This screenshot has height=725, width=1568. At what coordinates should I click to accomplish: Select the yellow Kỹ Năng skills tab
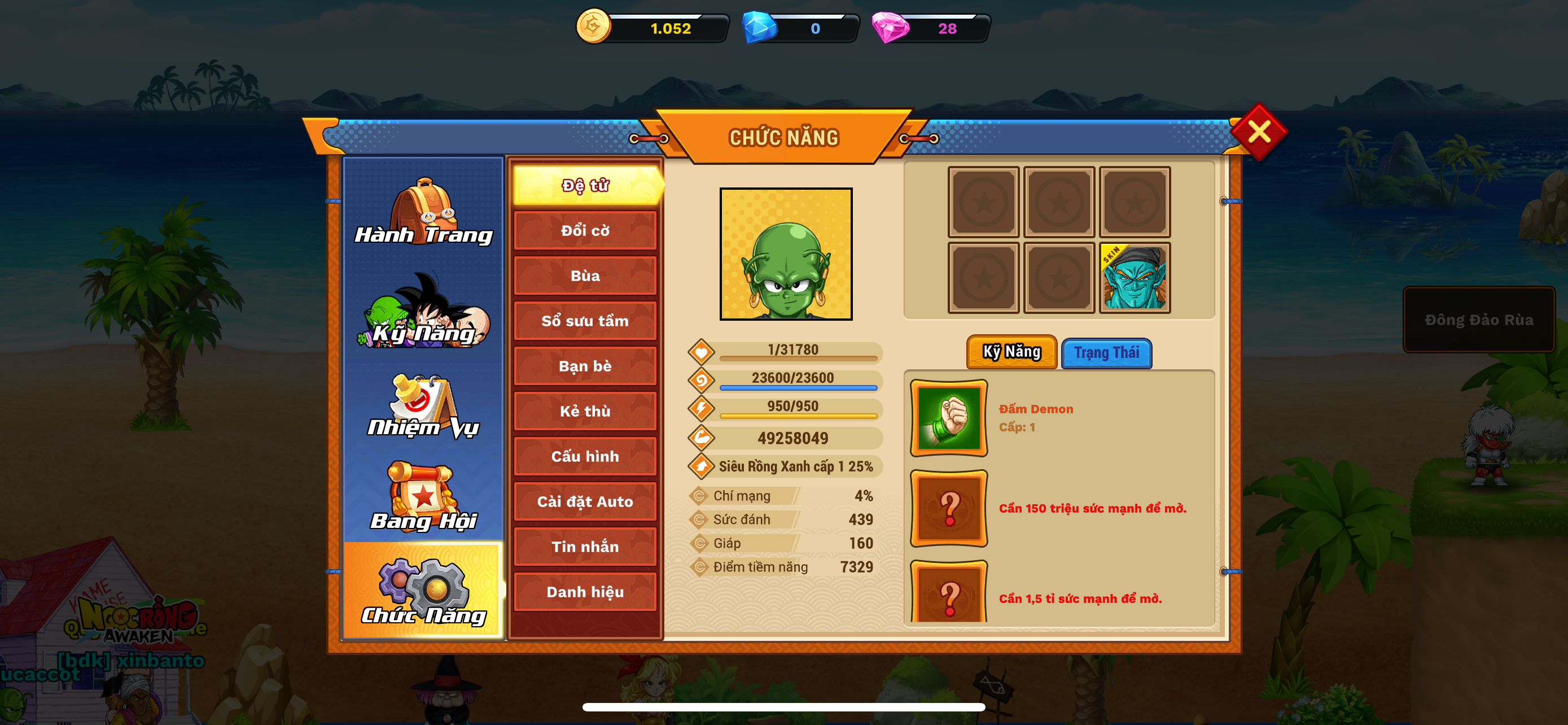(1011, 352)
